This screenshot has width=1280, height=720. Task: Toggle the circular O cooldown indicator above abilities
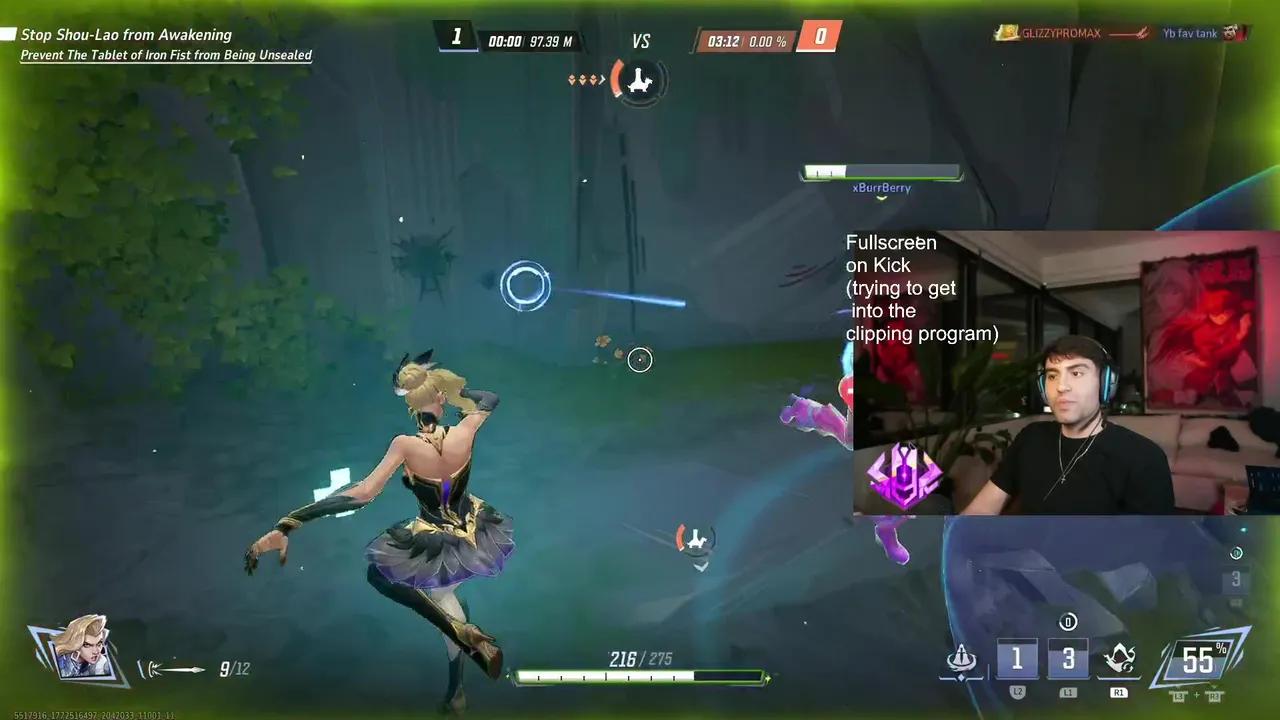point(1068,622)
